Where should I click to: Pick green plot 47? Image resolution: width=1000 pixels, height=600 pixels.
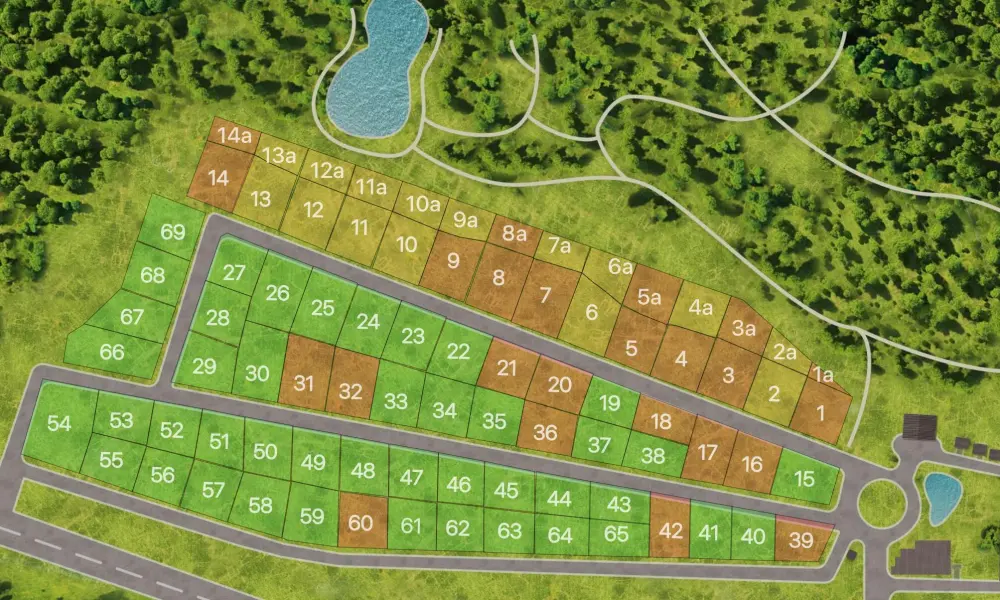tap(412, 478)
